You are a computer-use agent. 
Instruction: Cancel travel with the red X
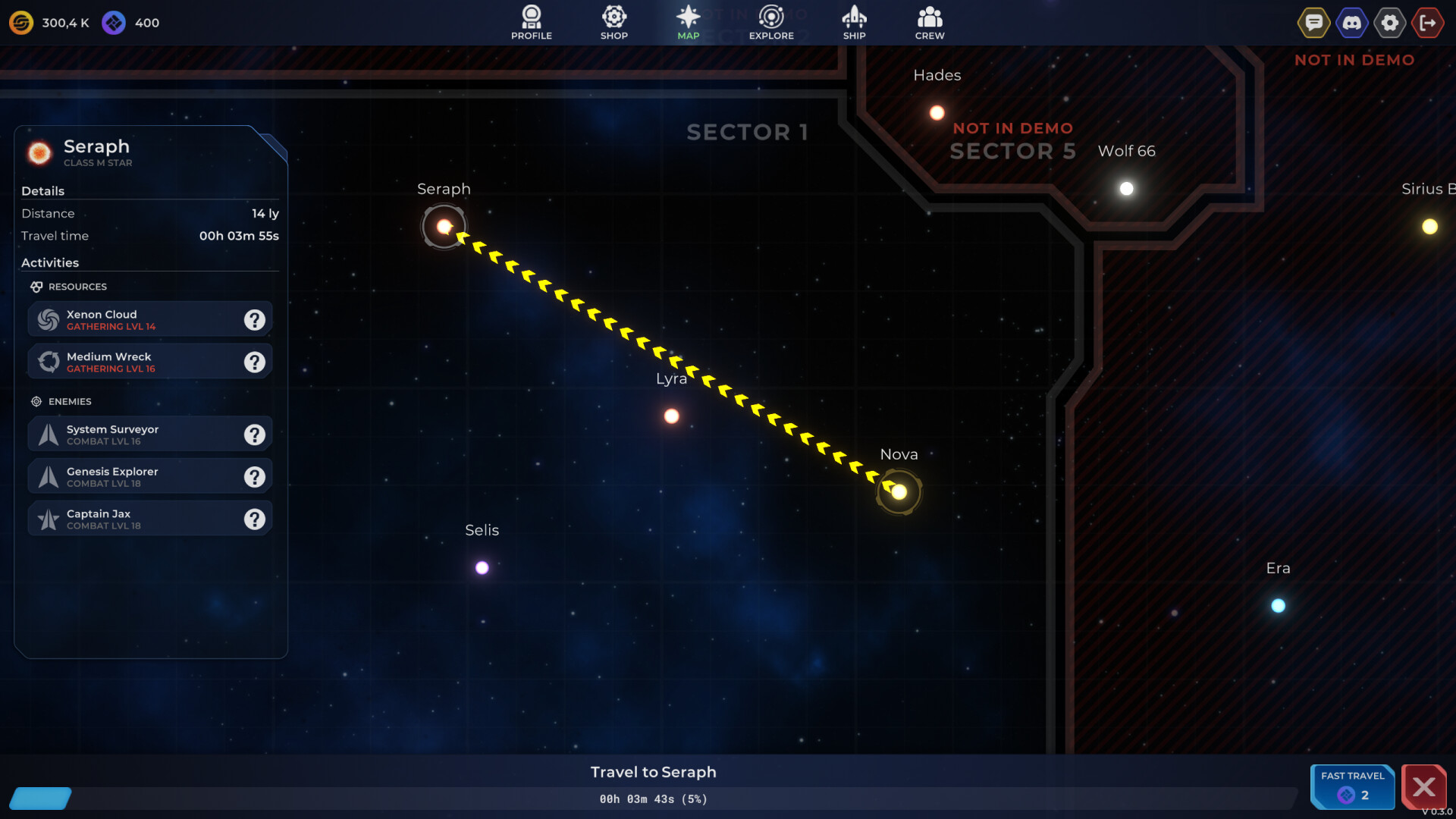[1425, 787]
